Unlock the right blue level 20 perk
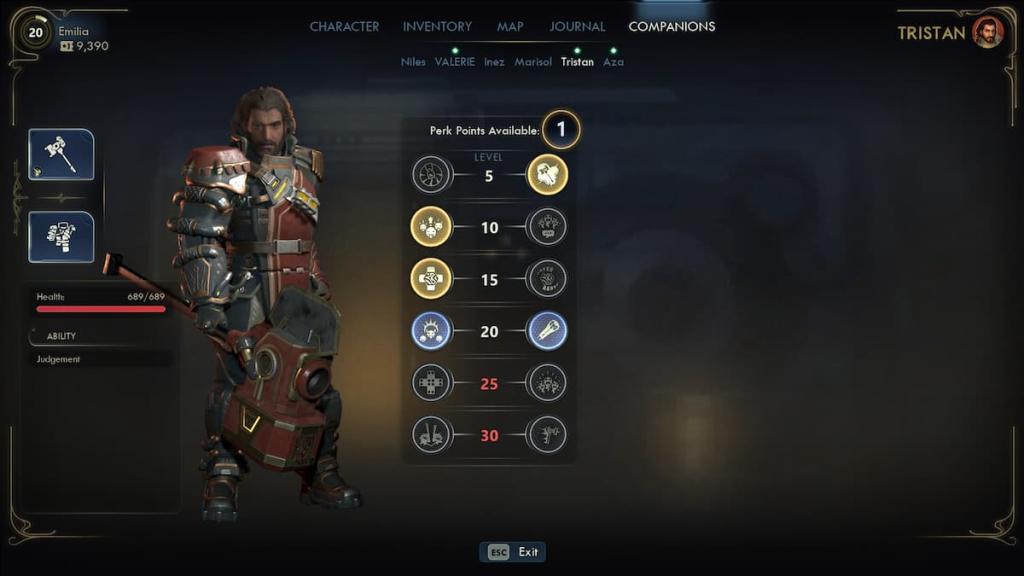This screenshot has width=1024, height=576. (547, 331)
